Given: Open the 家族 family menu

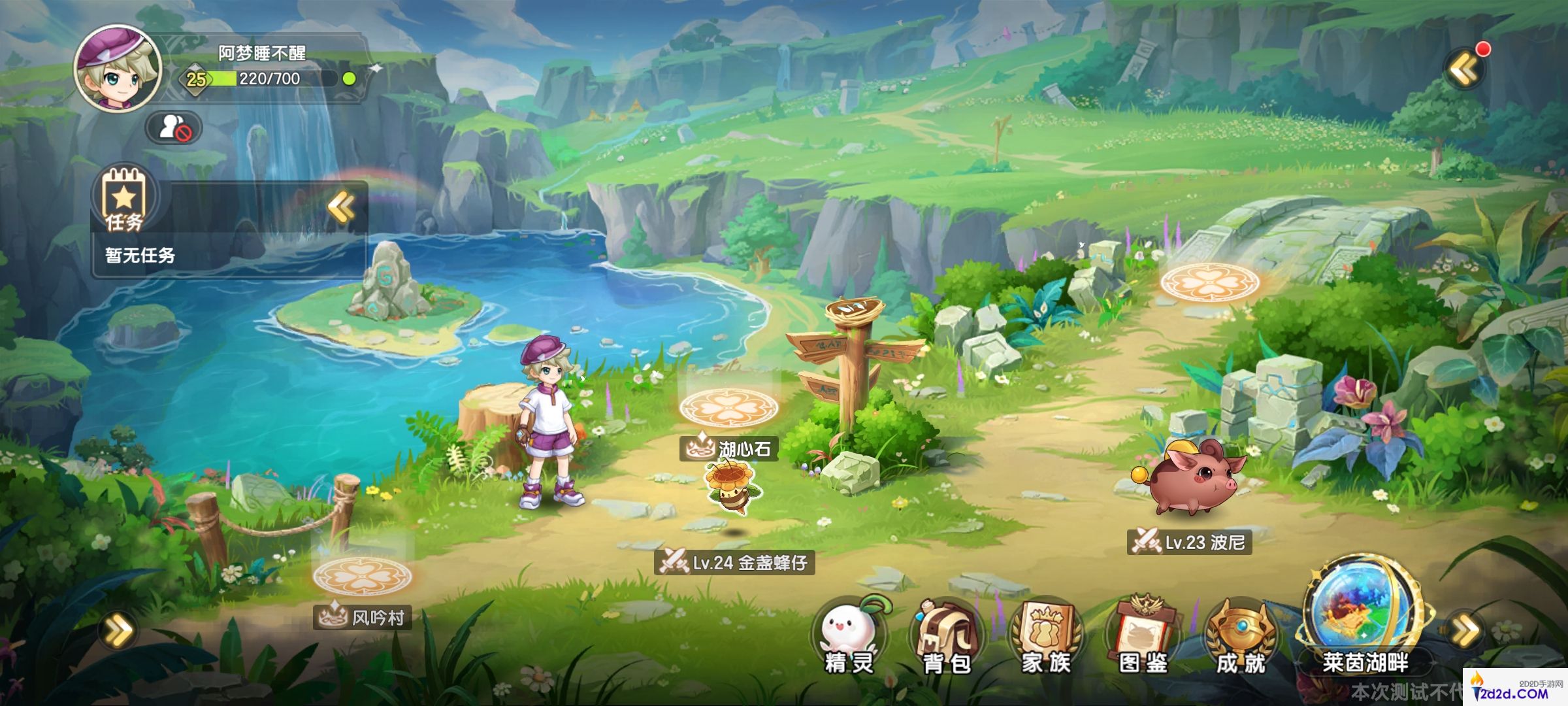Looking at the screenshot, I should click(x=1045, y=635).
